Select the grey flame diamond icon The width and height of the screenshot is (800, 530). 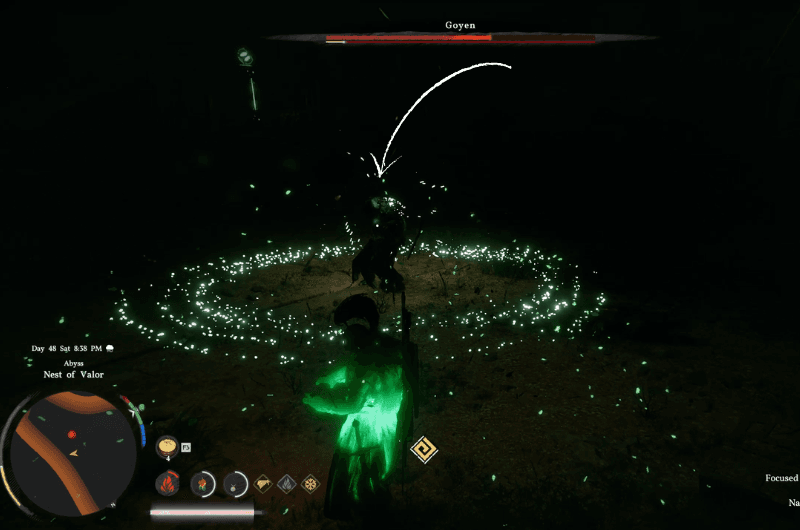tap(287, 484)
